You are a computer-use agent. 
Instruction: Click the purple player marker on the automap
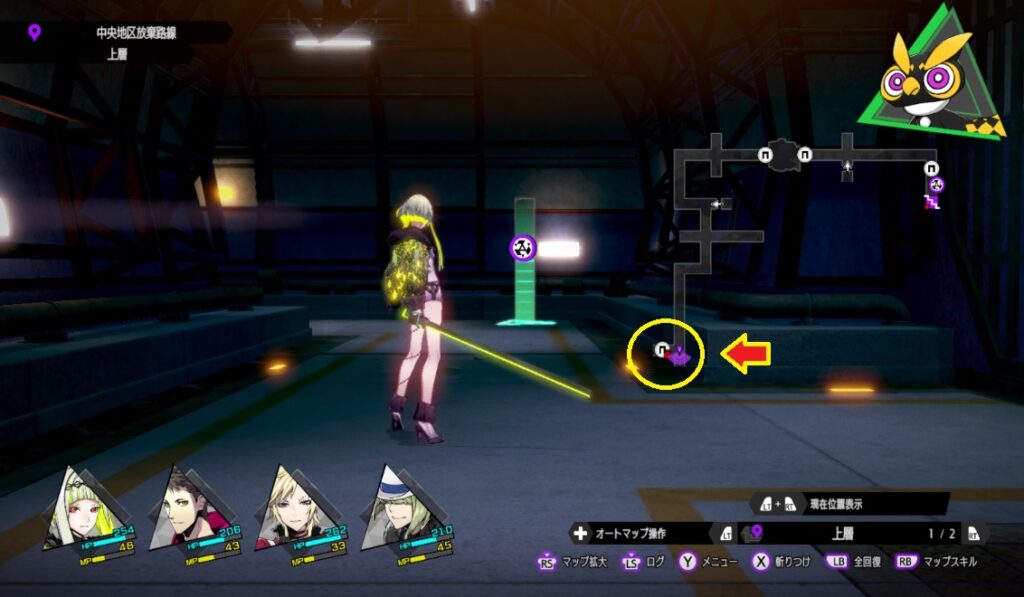(x=679, y=352)
